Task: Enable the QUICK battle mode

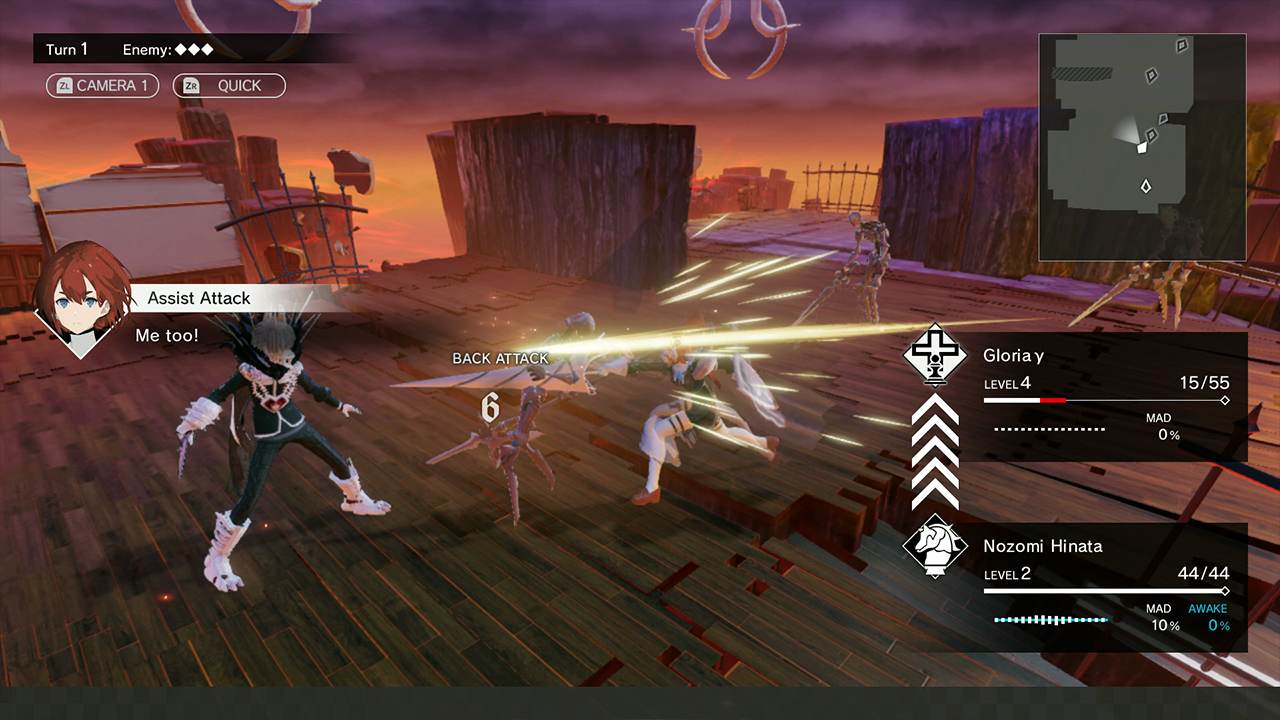Action: click(229, 86)
